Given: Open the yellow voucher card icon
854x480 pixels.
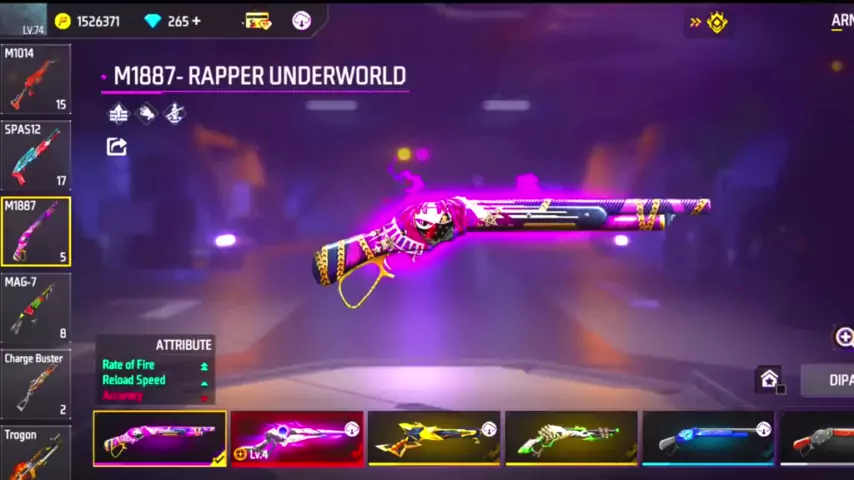Looking at the screenshot, I should pos(257,21).
